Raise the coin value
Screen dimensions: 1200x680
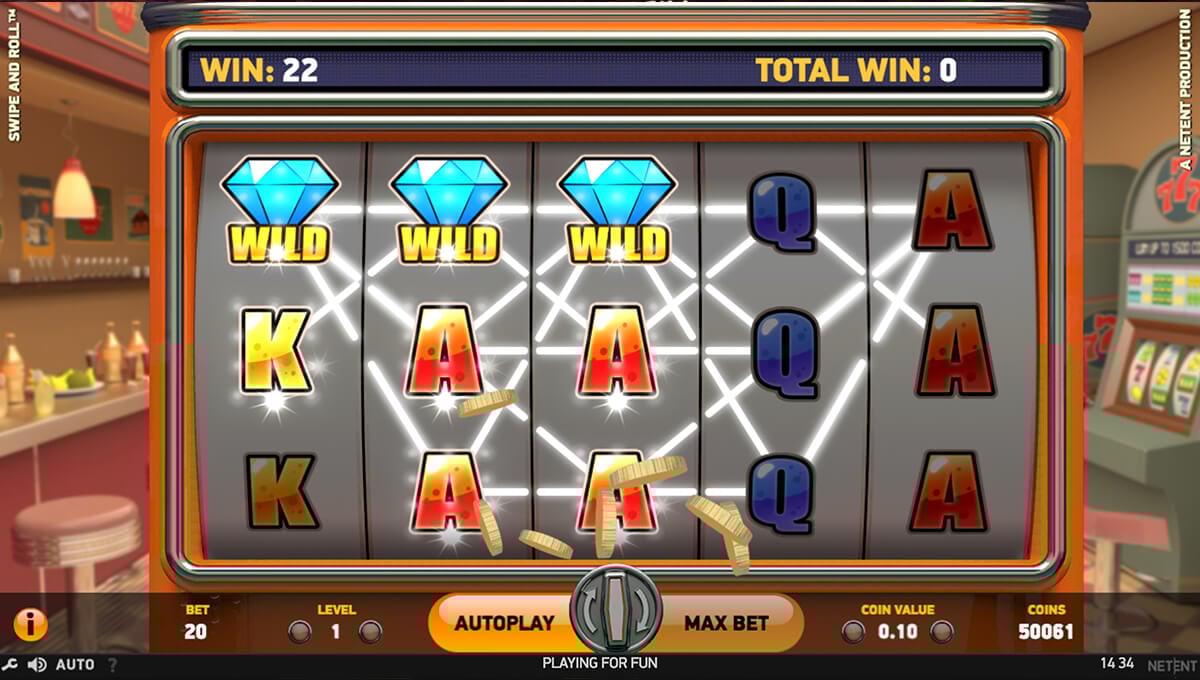[x=942, y=632]
